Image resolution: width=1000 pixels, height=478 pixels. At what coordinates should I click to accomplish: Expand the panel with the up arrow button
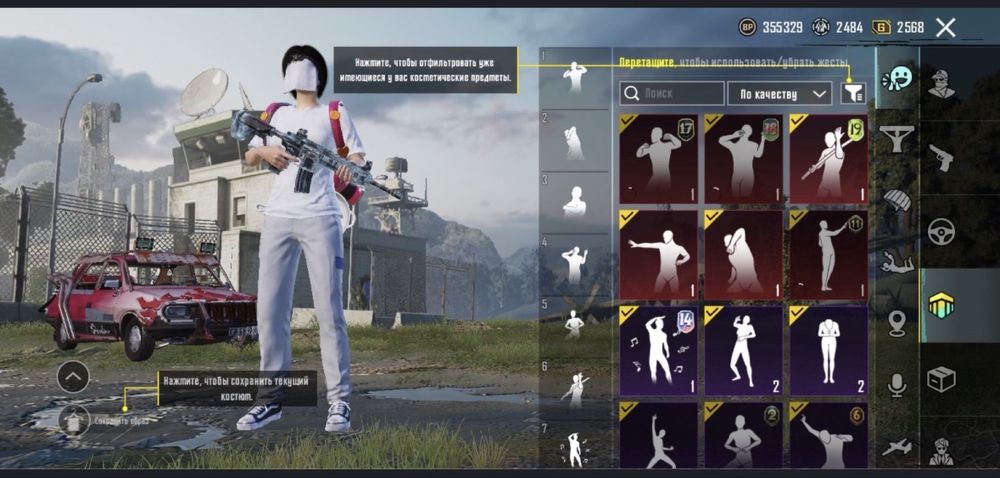(x=73, y=376)
